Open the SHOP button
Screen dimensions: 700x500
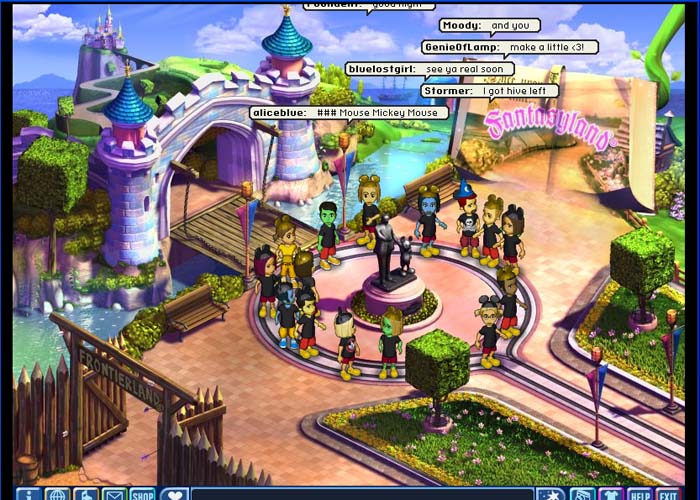(143, 494)
